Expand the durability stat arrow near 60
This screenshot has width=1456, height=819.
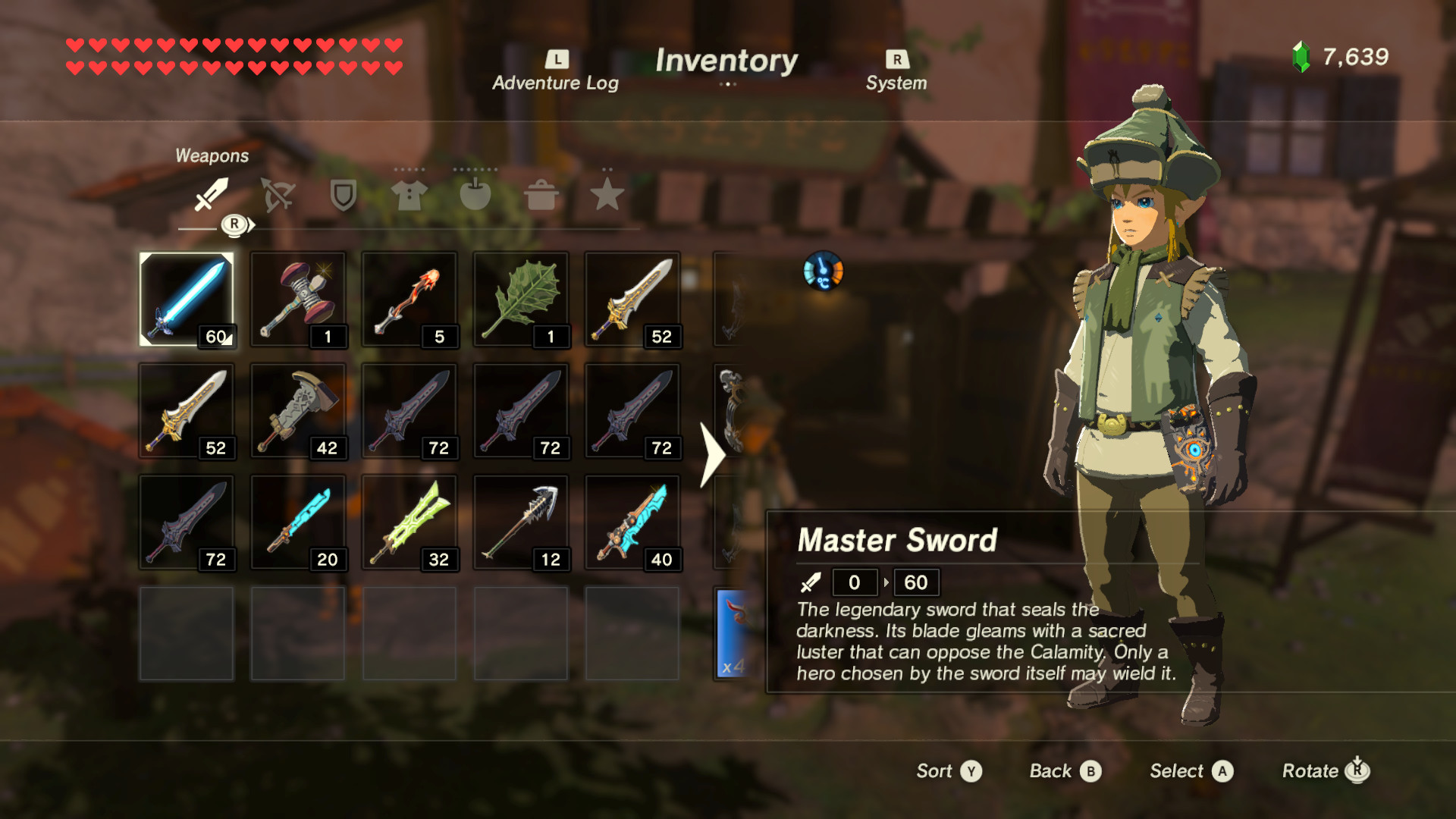point(885,582)
